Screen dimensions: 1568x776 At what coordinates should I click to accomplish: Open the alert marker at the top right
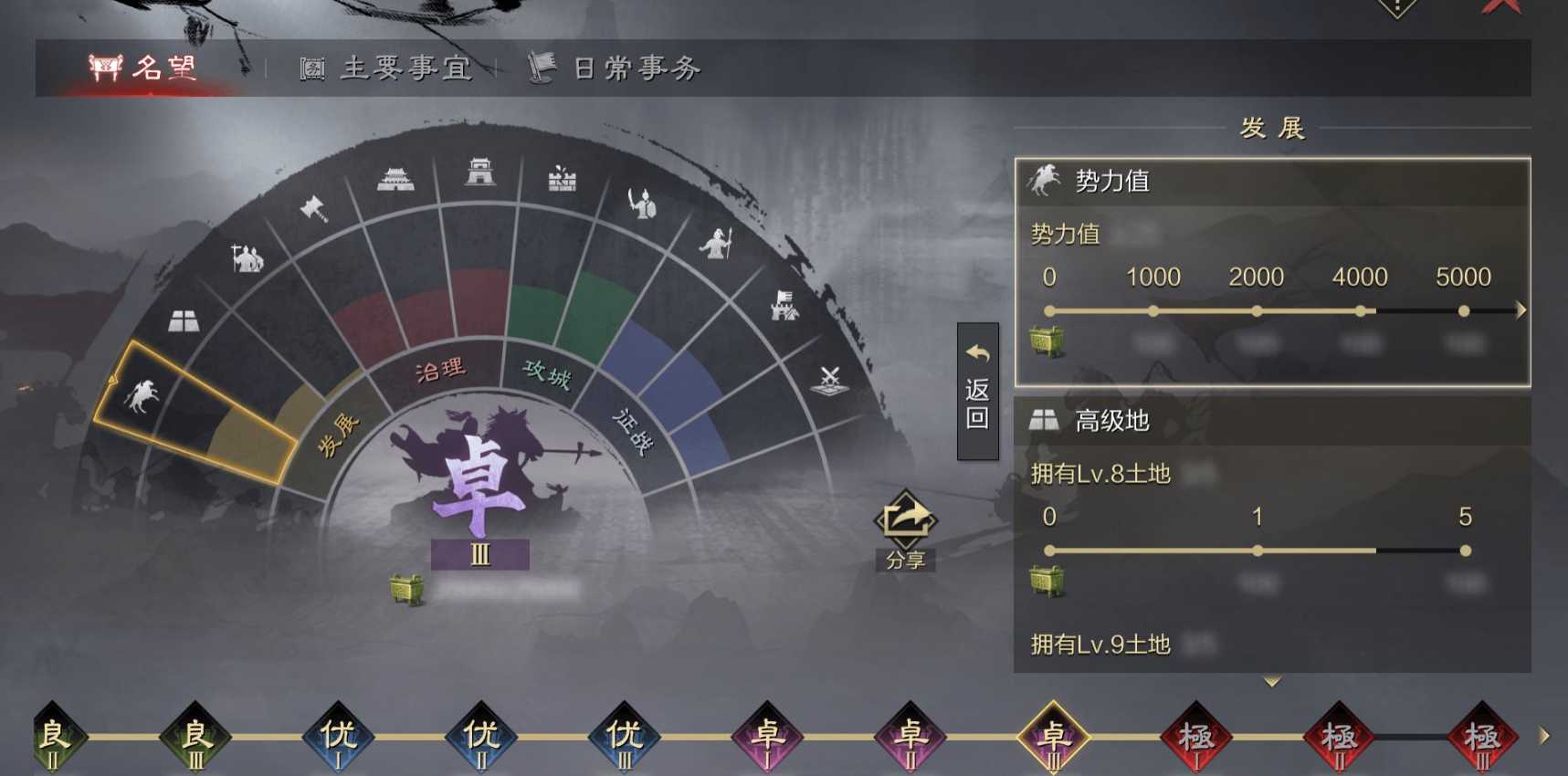coord(1397,7)
